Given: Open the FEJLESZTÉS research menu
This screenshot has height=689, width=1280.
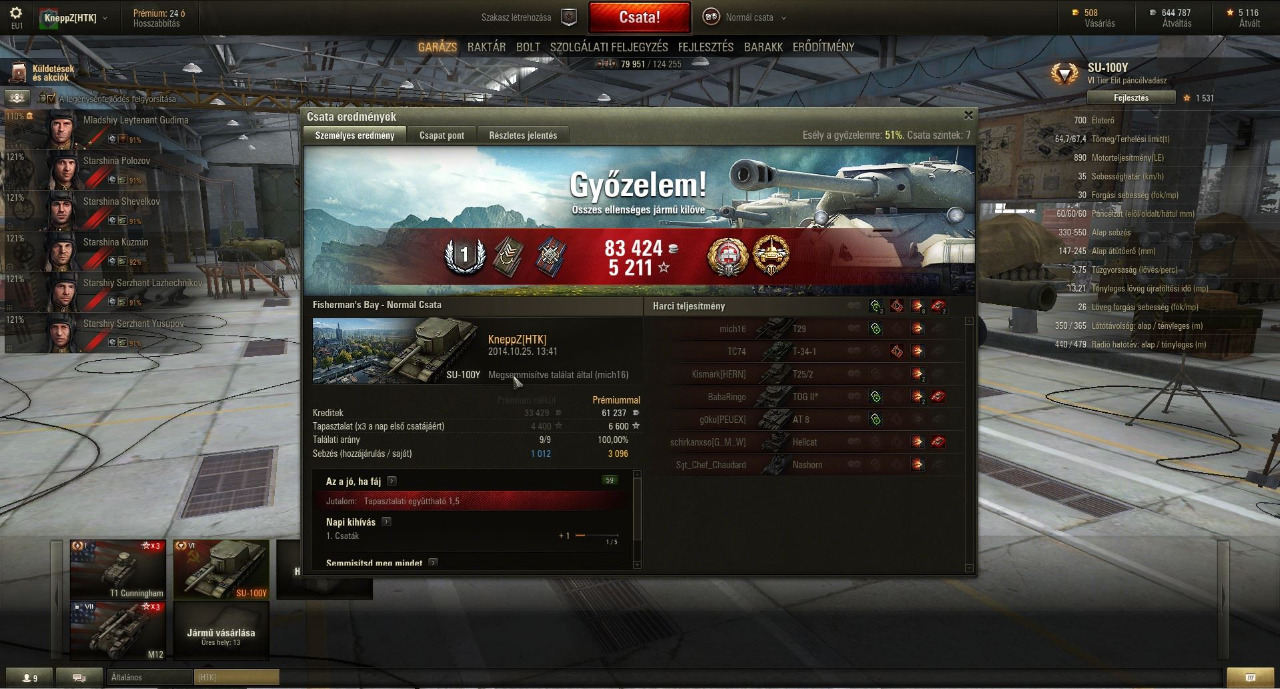Looking at the screenshot, I should (705, 47).
